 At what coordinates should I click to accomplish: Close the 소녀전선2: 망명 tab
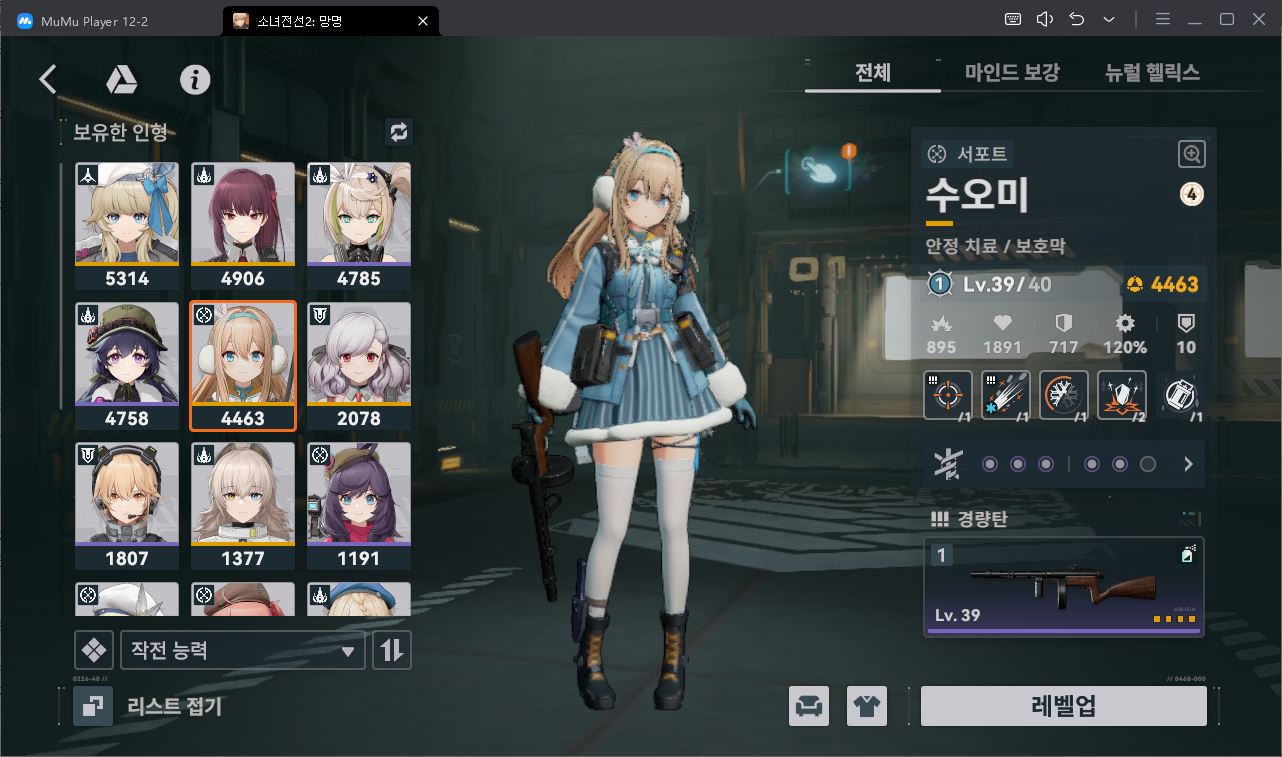tap(423, 20)
